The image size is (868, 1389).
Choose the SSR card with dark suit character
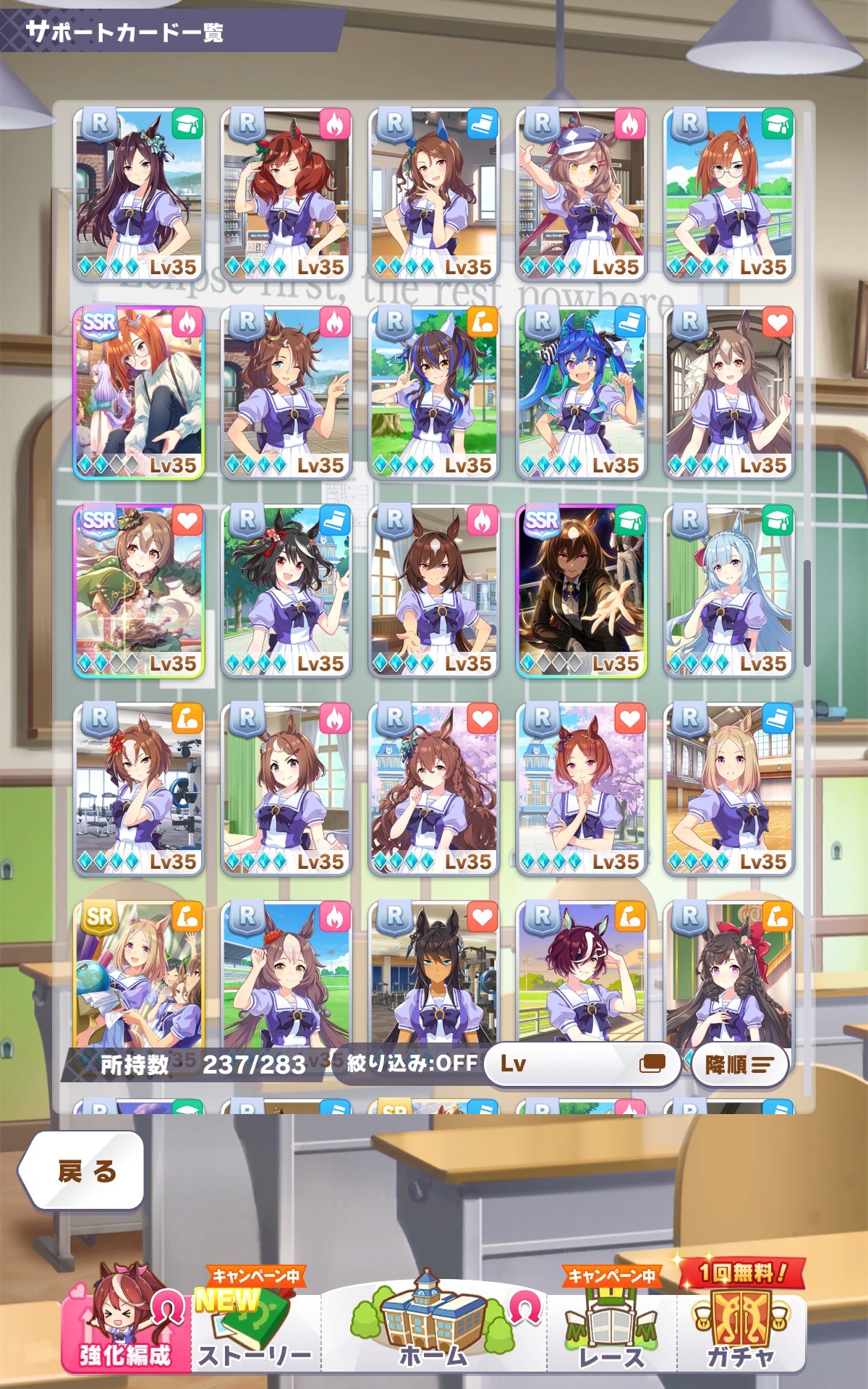(582, 590)
